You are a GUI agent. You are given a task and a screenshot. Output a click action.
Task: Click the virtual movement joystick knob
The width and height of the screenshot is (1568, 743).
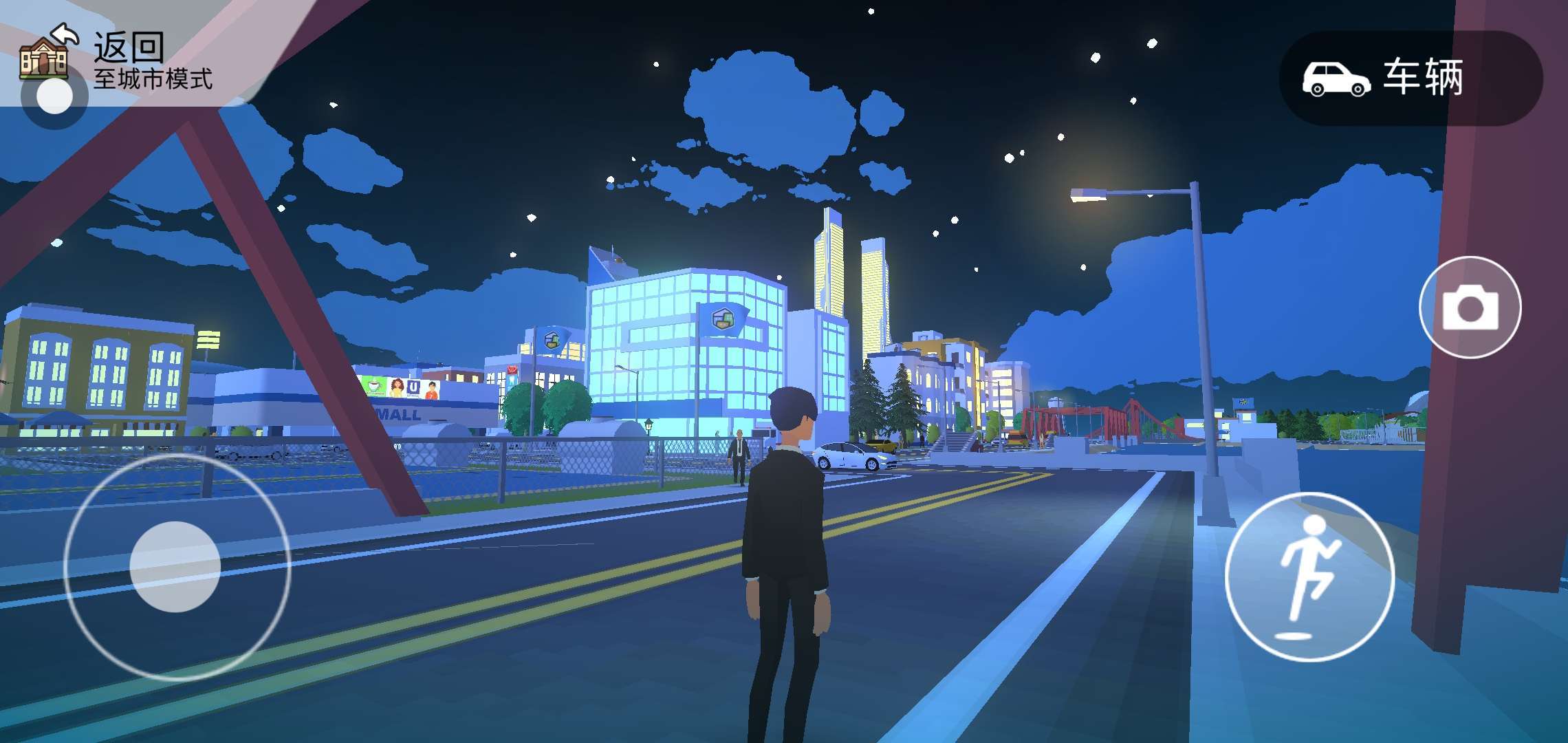click(x=175, y=567)
